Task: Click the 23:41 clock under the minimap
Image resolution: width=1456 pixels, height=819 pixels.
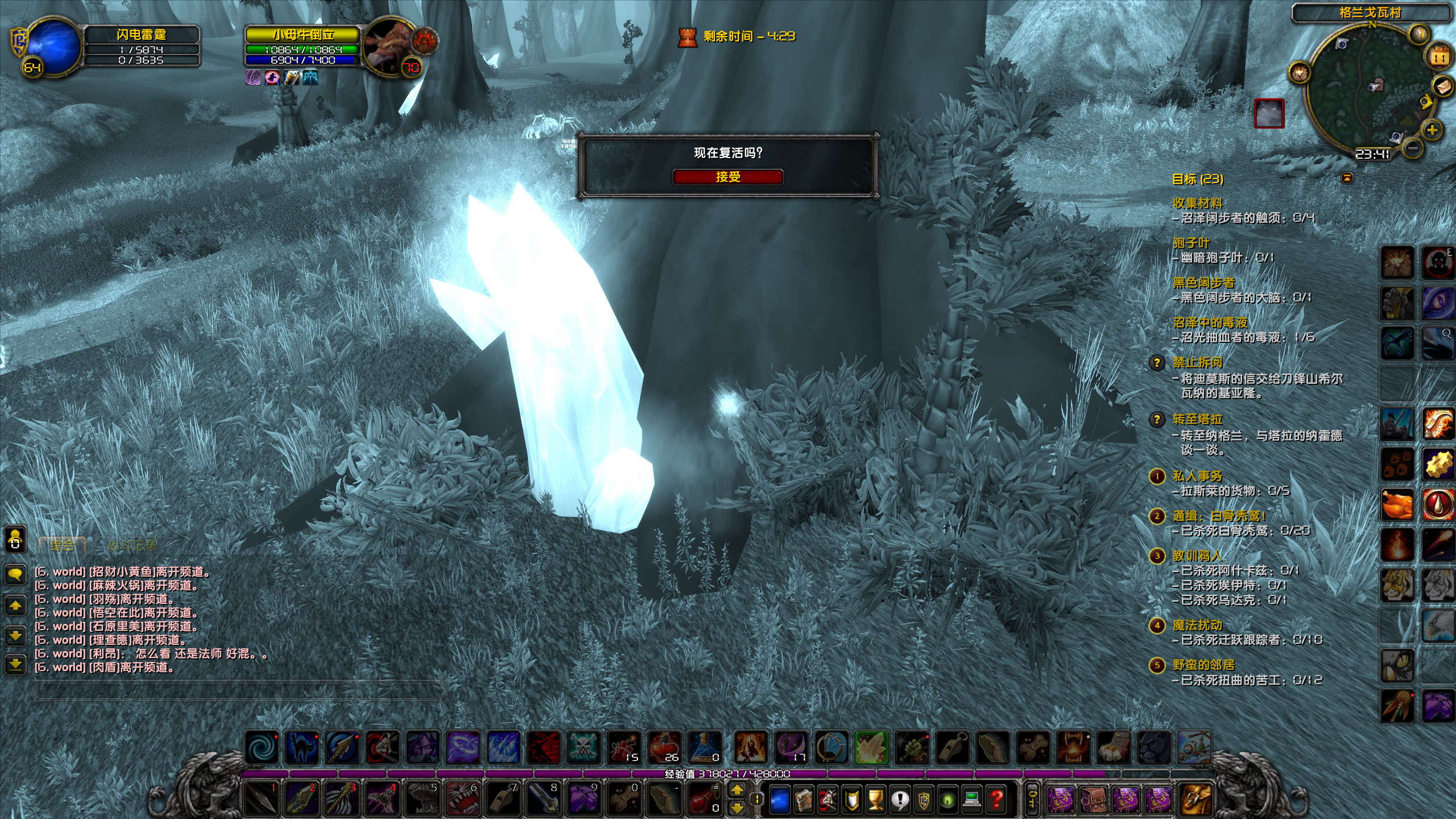Action: [x=1373, y=155]
